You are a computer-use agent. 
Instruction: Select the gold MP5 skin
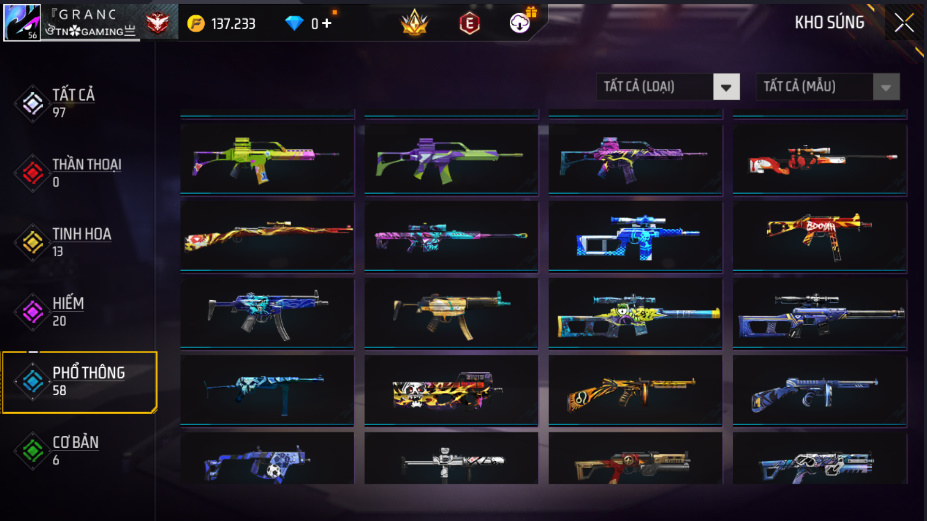tap(451, 311)
